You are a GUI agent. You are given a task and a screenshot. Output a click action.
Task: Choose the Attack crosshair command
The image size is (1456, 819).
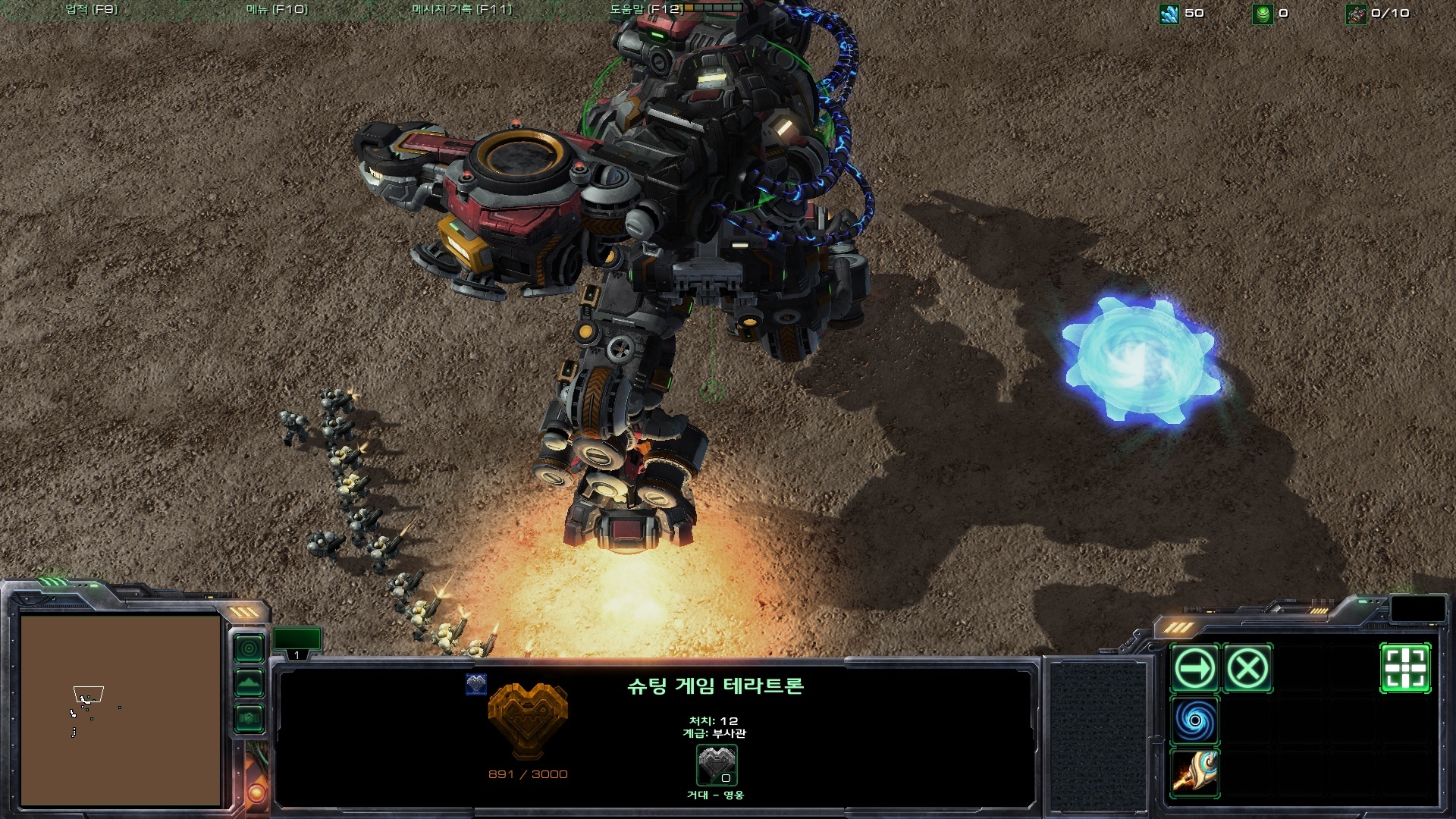(x=1405, y=669)
